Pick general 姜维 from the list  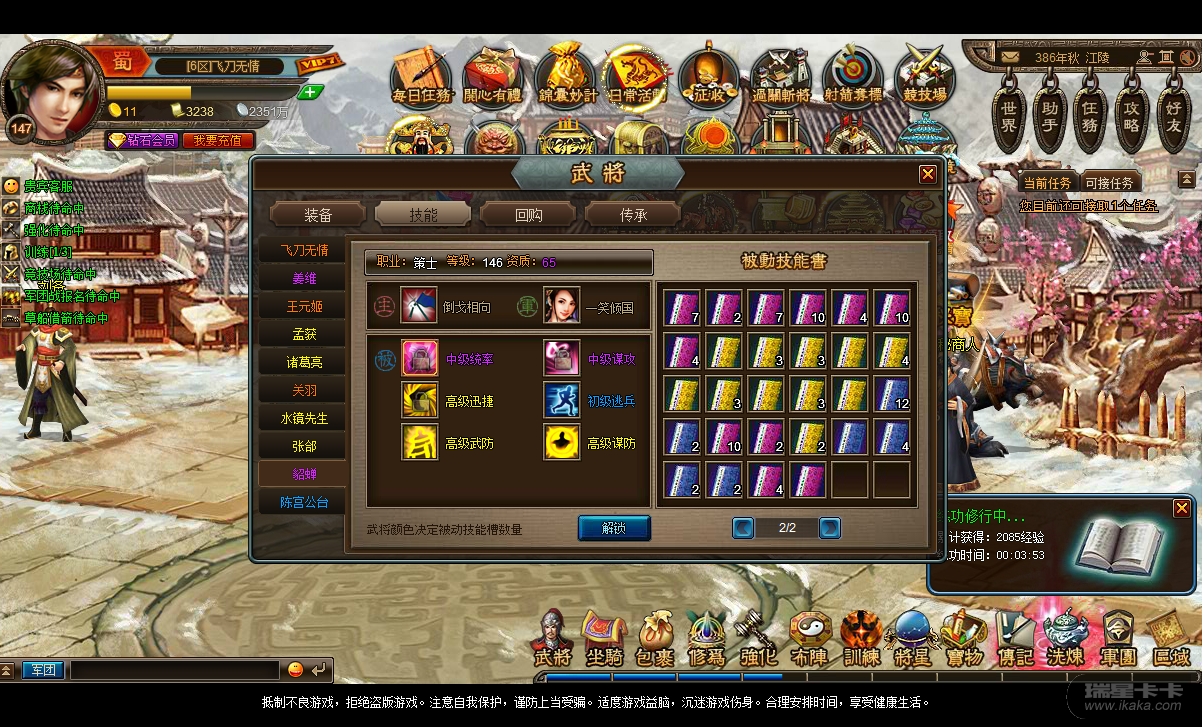coord(303,278)
